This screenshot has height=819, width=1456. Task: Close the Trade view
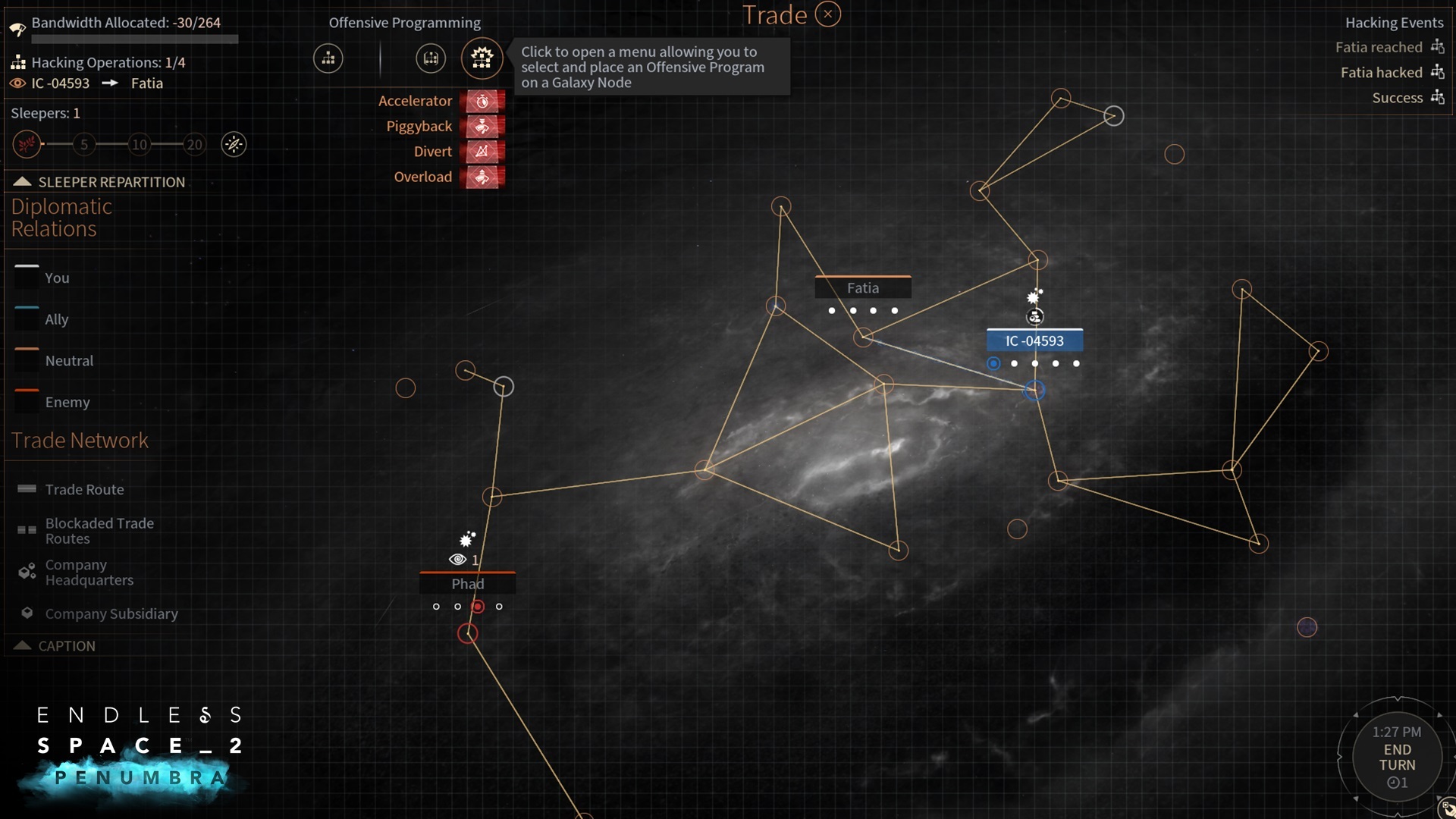pyautogui.click(x=828, y=14)
